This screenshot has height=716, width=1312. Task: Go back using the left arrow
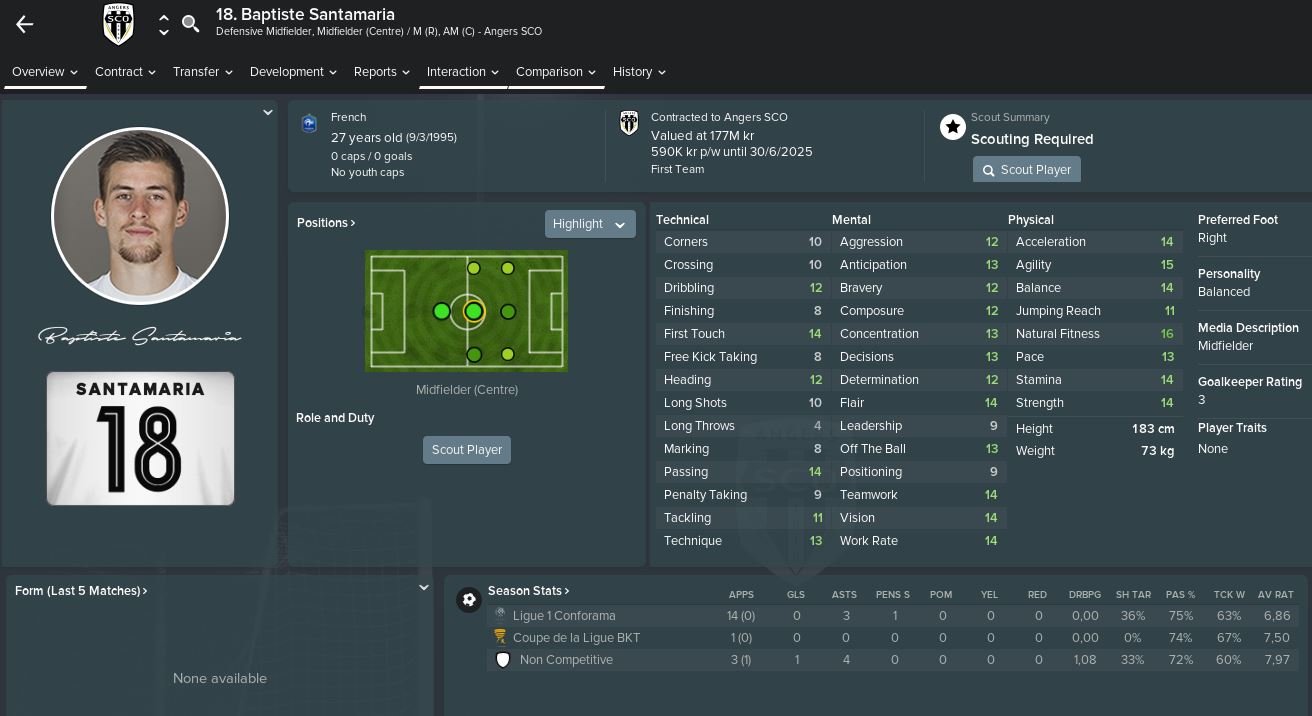pyautogui.click(x=25, y=25)
